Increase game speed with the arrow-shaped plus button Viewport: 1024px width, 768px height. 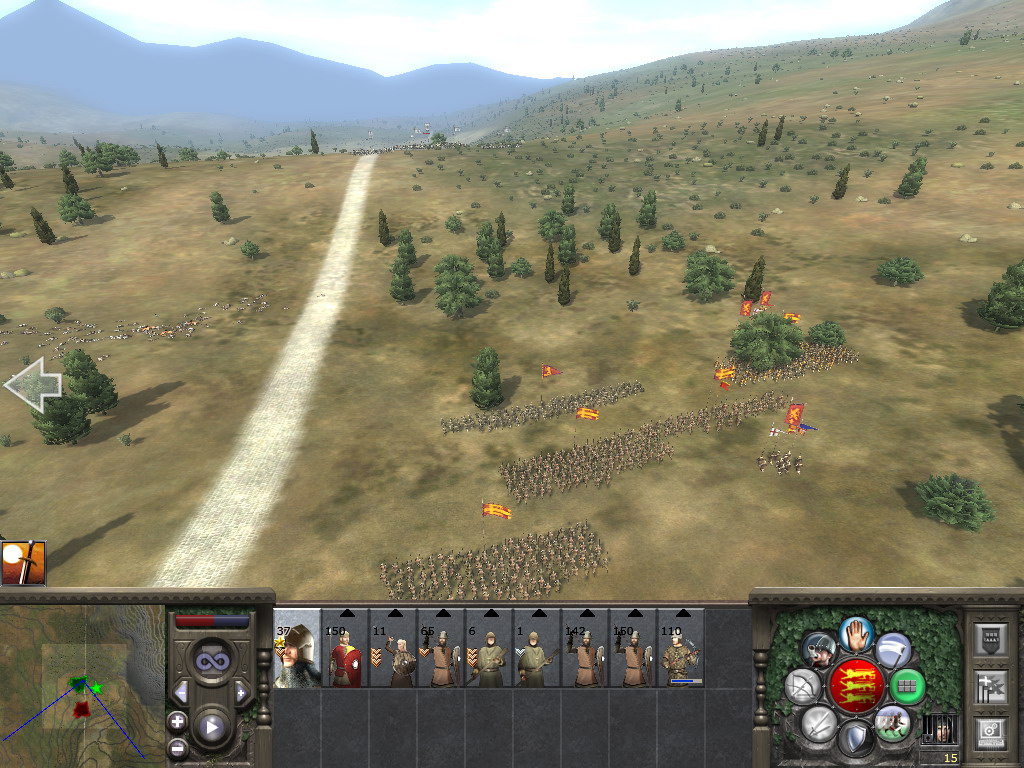241,692
